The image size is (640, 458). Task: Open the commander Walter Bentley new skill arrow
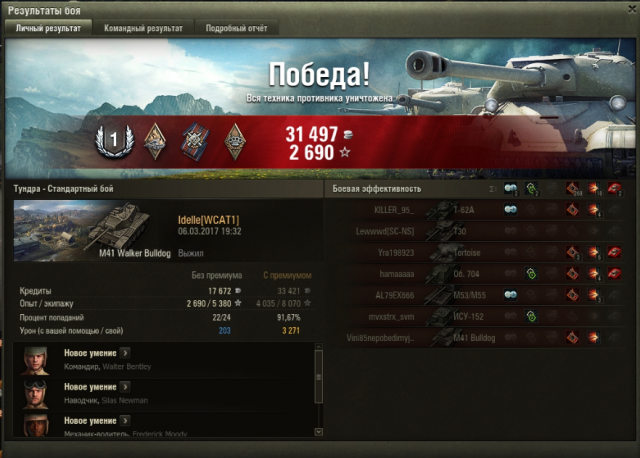[124, 352]
